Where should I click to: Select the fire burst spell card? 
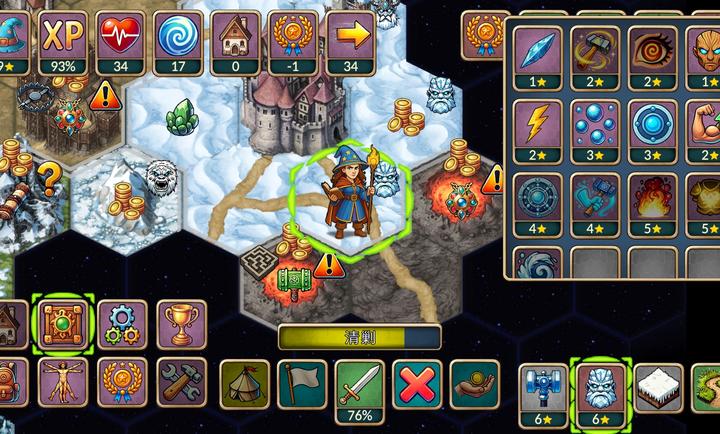pos(653,194)
